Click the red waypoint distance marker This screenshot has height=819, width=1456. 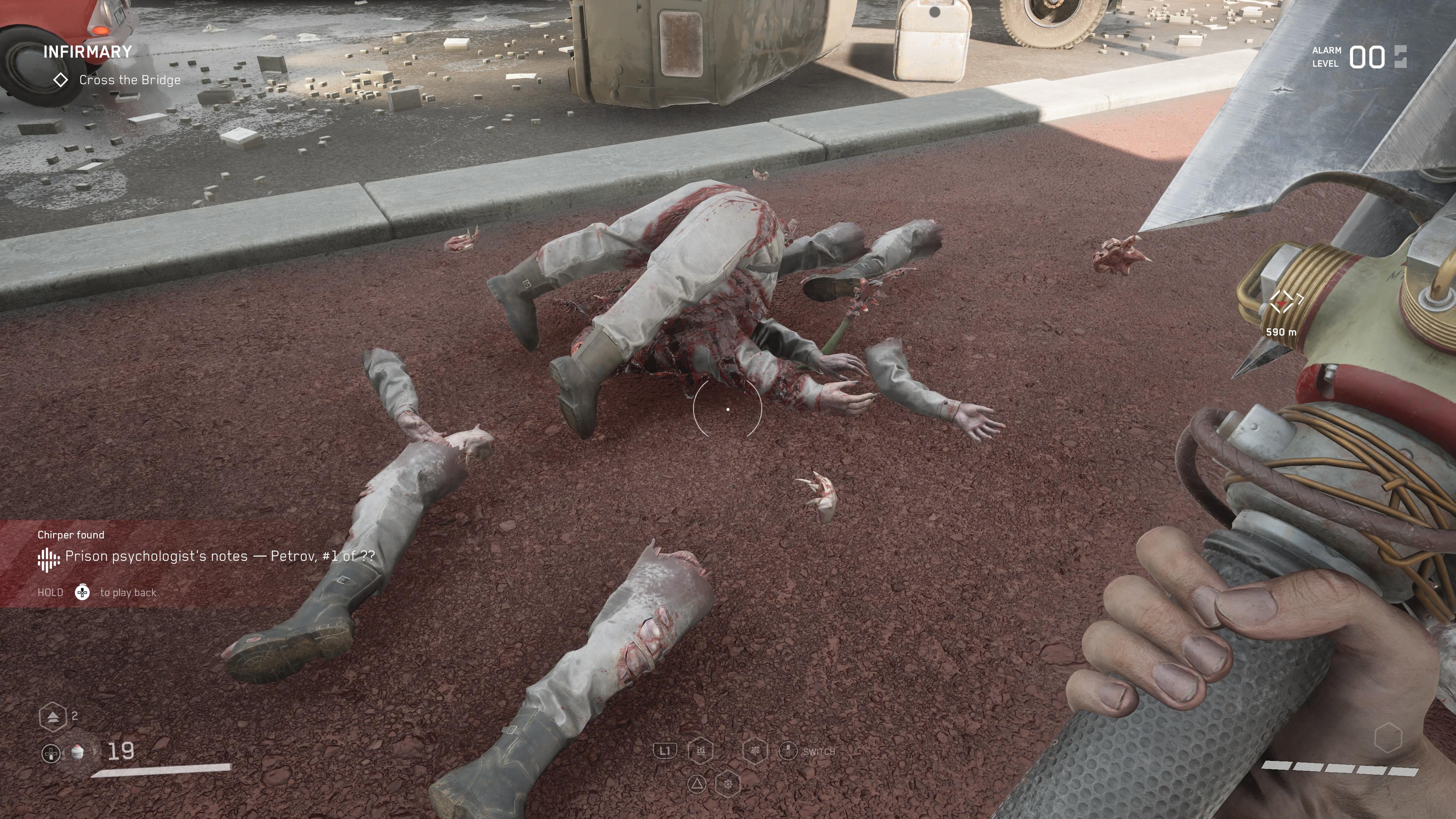[x=1283, y=303]
